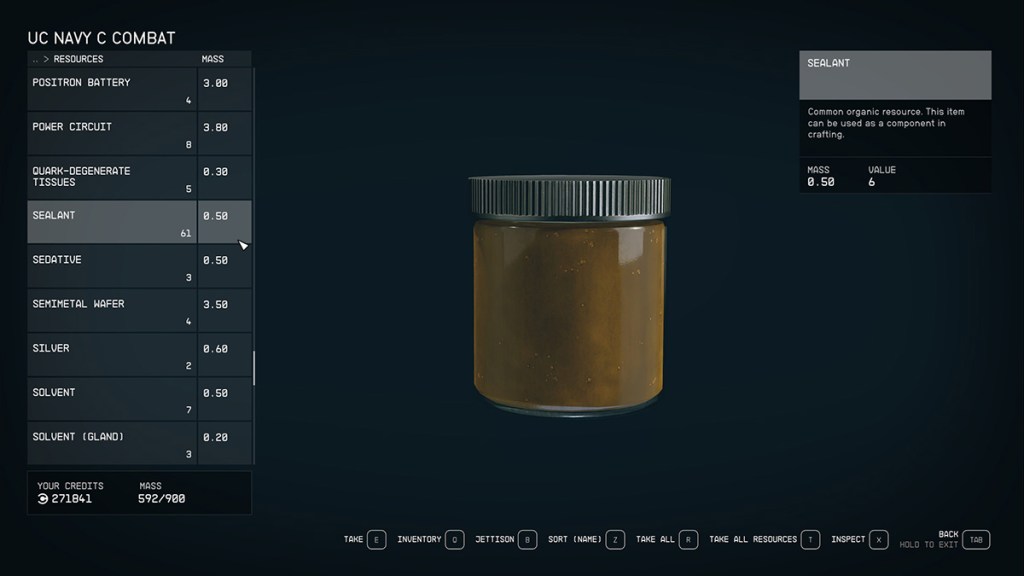This screenshot has width=1024, height=576.
Task: Pick the plain Solvent row
Action: (x=112, y=399)
